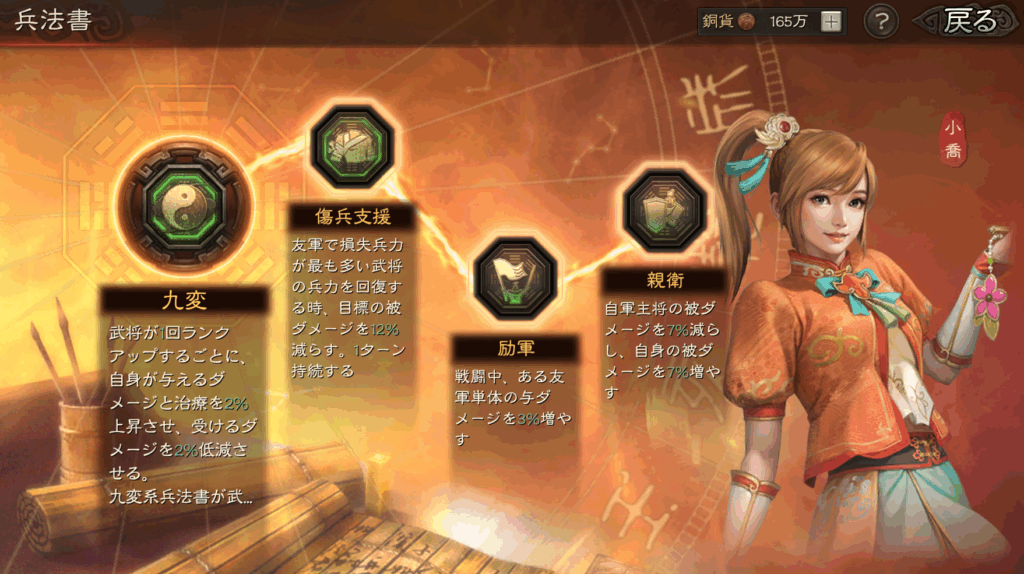The height and width of the screenshot is (574, 1024).
Task: Pick the 親衛 guard tactic icon
Action: click(664, 210)
